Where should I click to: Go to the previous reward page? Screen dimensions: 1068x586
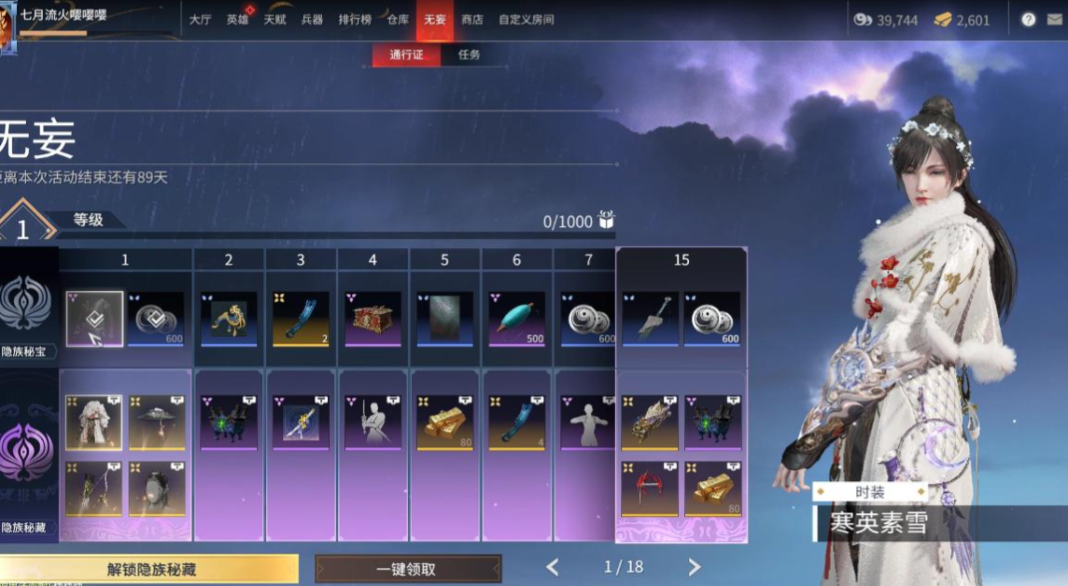[552, 567]
